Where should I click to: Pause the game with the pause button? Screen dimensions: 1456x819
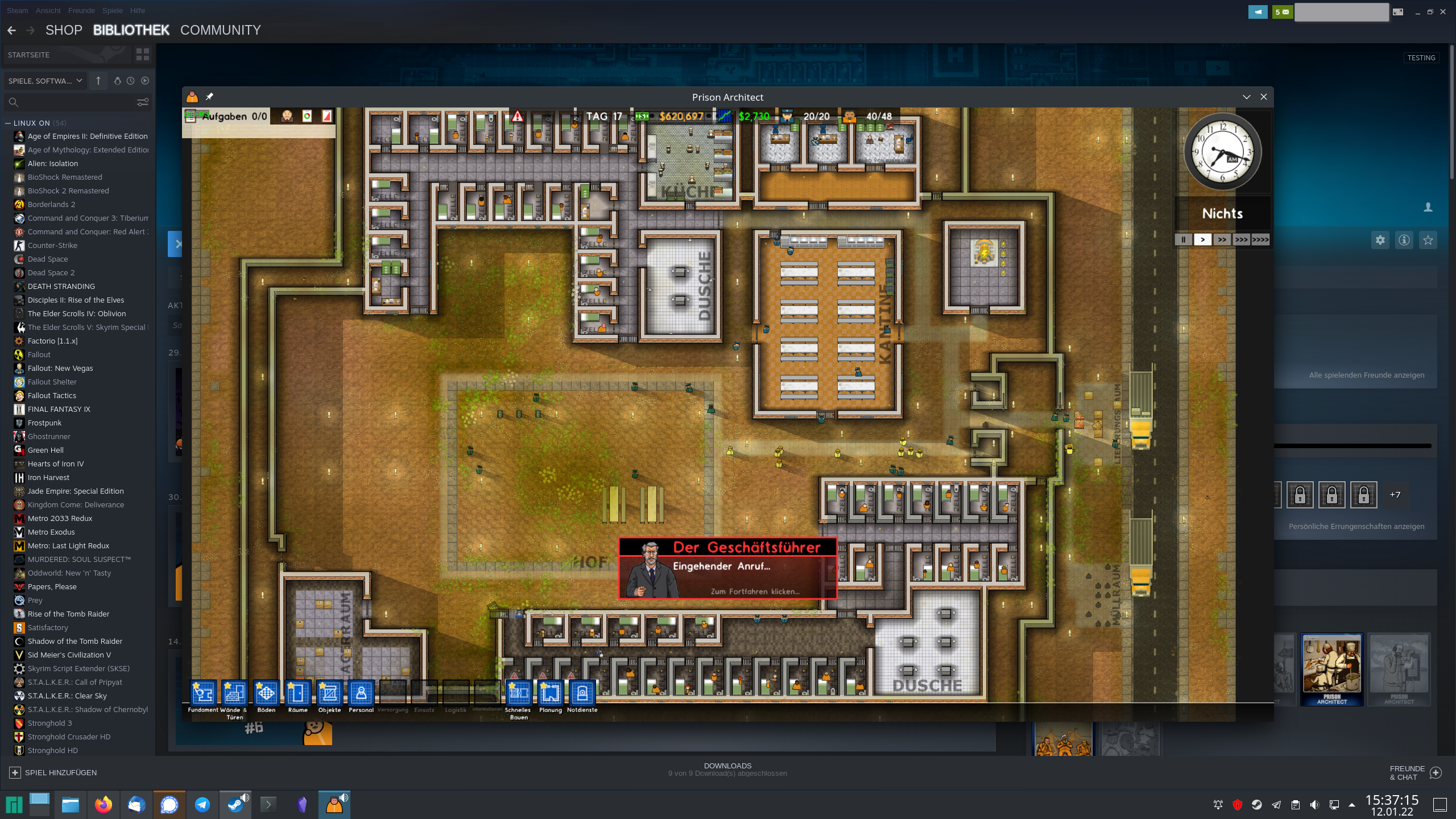[x=1183, y=239]
